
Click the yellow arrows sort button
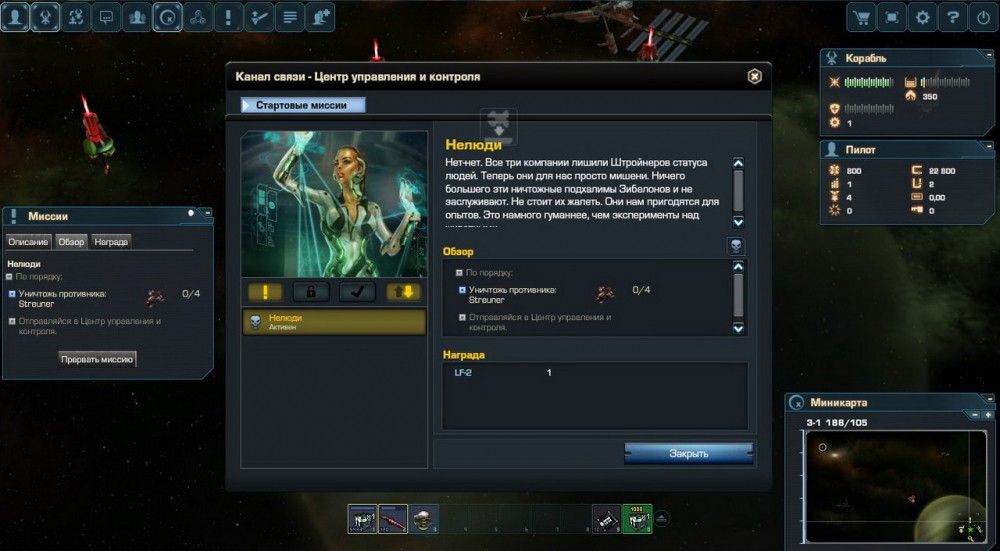coord(404,291)
